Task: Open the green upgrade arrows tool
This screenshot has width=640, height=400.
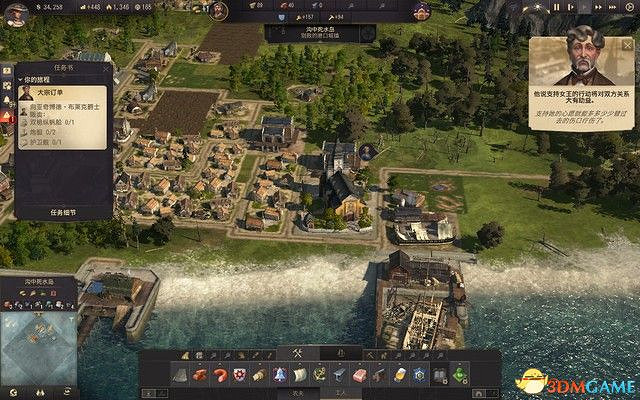Action: pos(459,374)
